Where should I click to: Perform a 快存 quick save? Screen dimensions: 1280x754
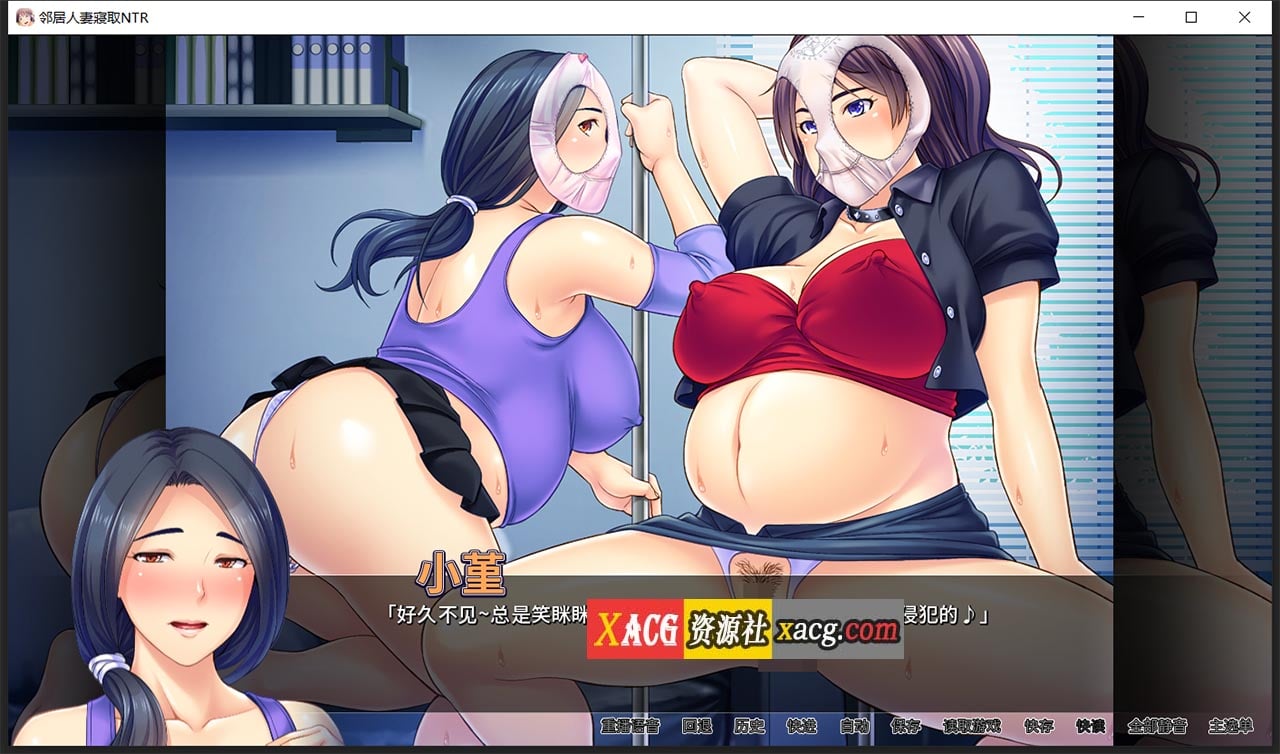1039,728
